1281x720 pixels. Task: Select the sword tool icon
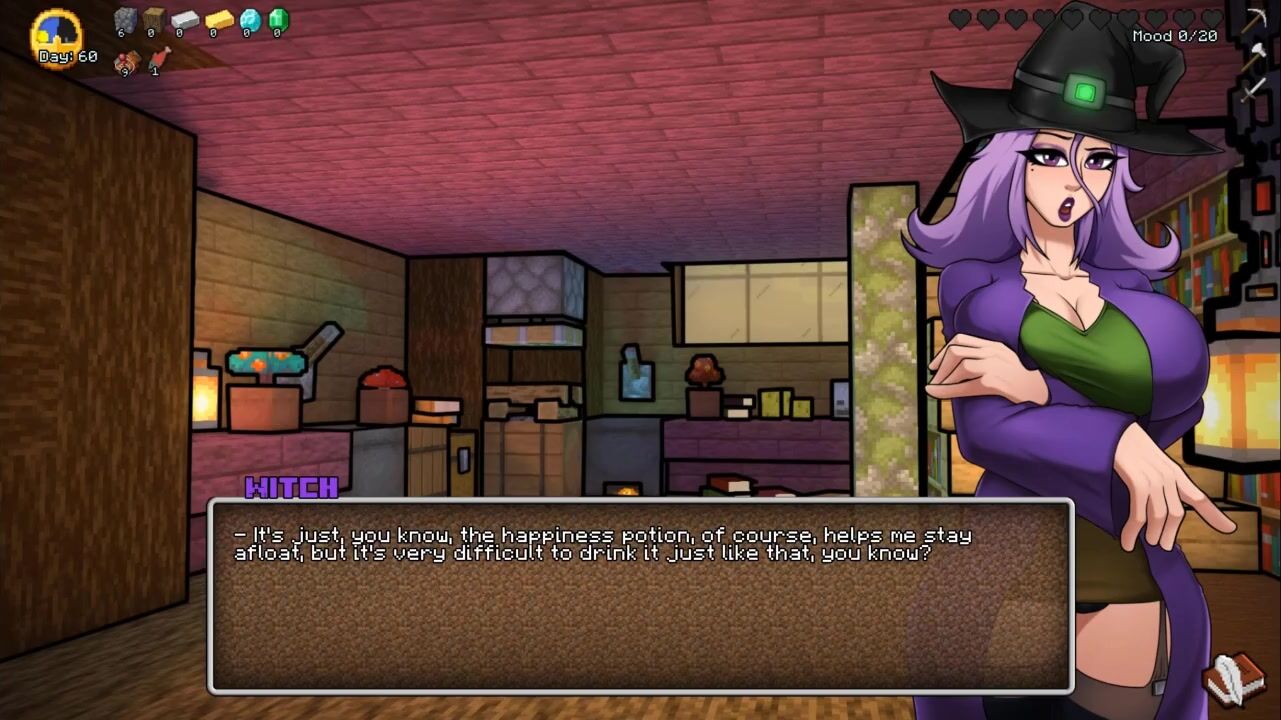coord(1254,89)
